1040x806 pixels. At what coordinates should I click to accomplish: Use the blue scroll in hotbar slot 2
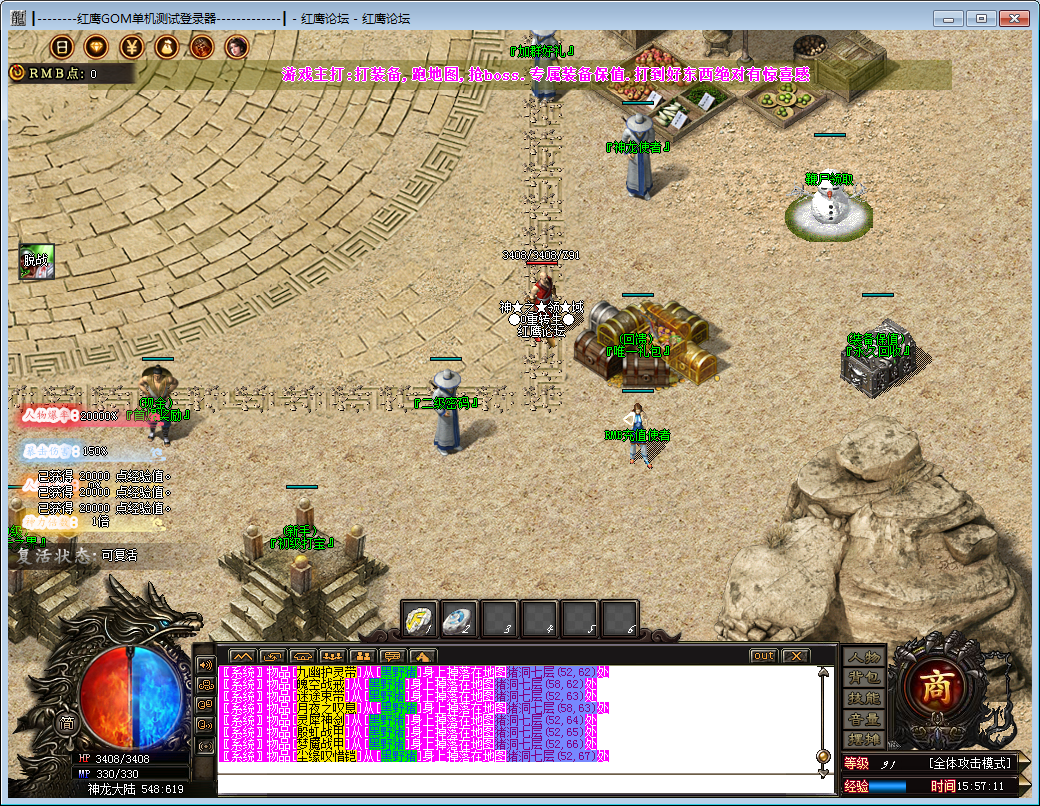(x=459, y=620)
